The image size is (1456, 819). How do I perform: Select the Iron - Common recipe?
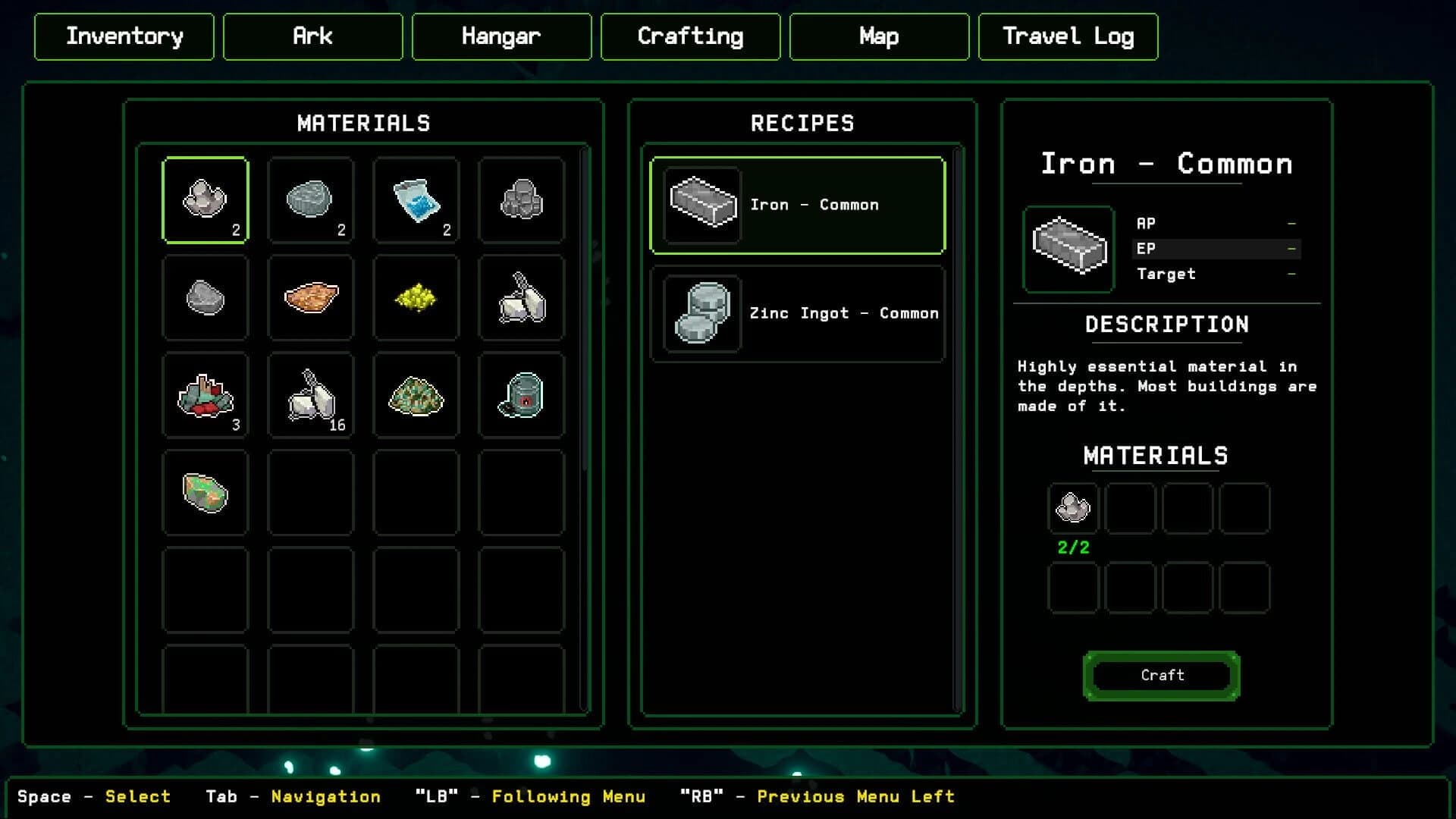[x=798, y=205]
